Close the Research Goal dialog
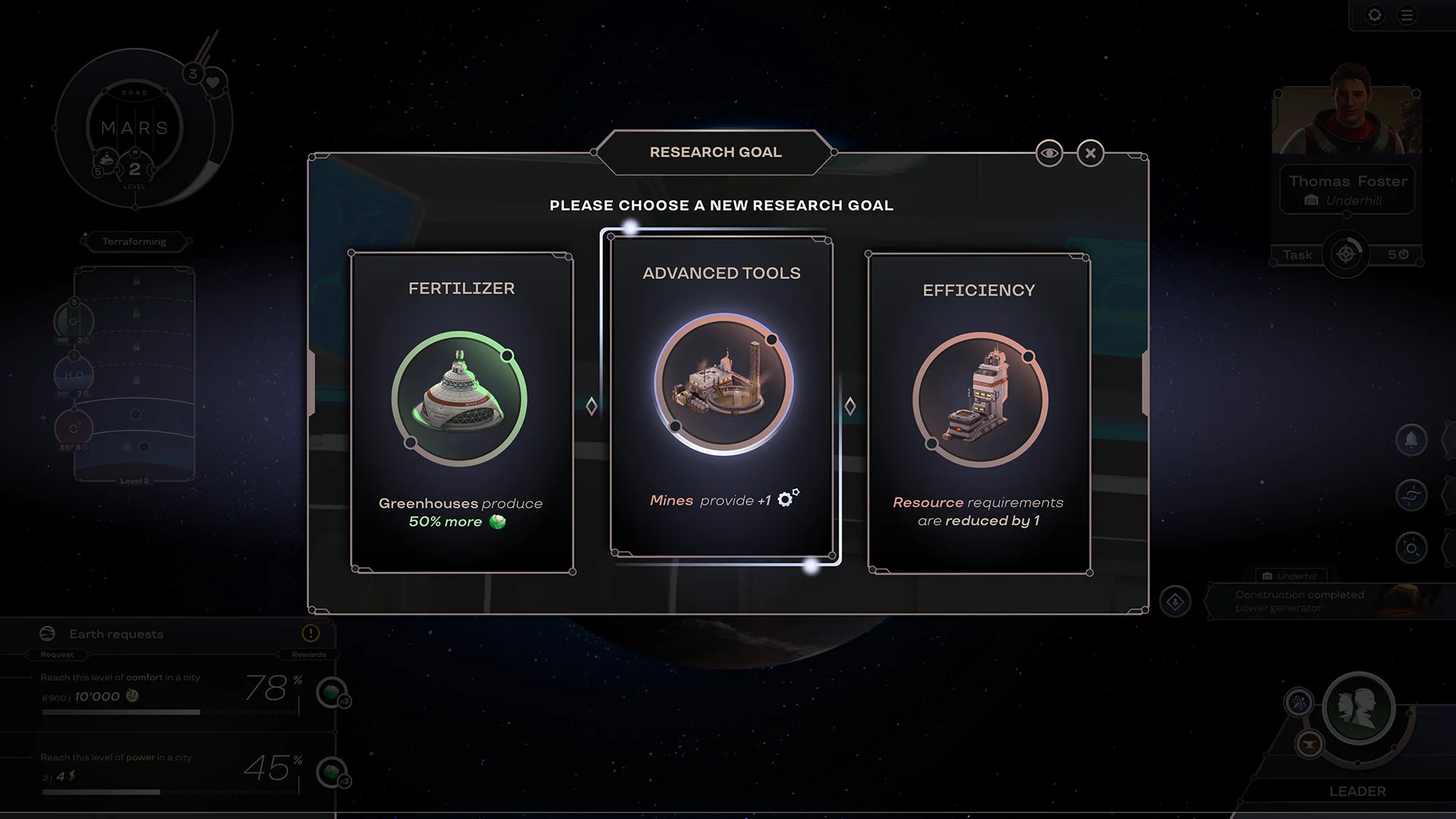 point(1090,154)
